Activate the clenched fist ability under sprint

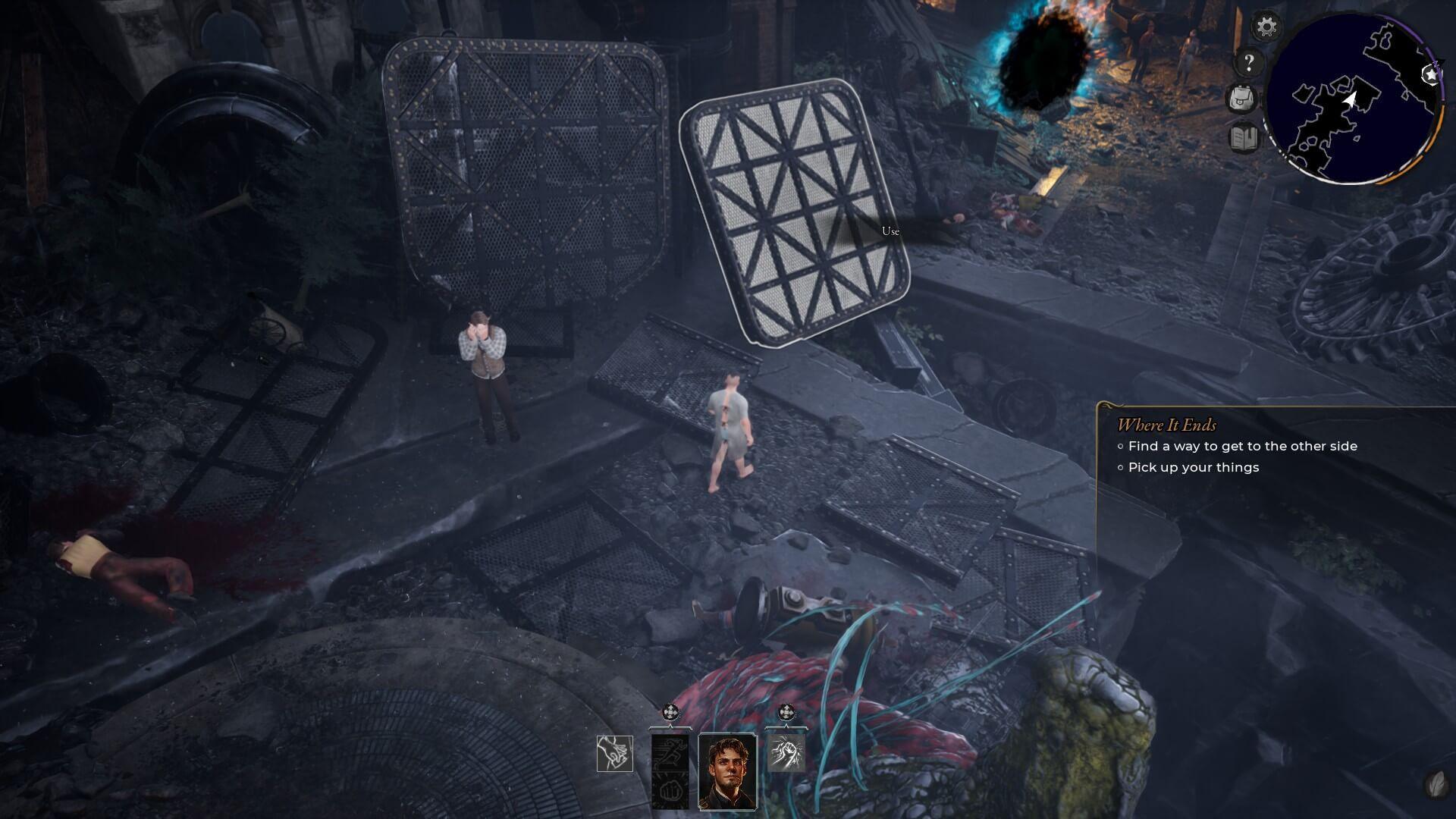[670, 791]
